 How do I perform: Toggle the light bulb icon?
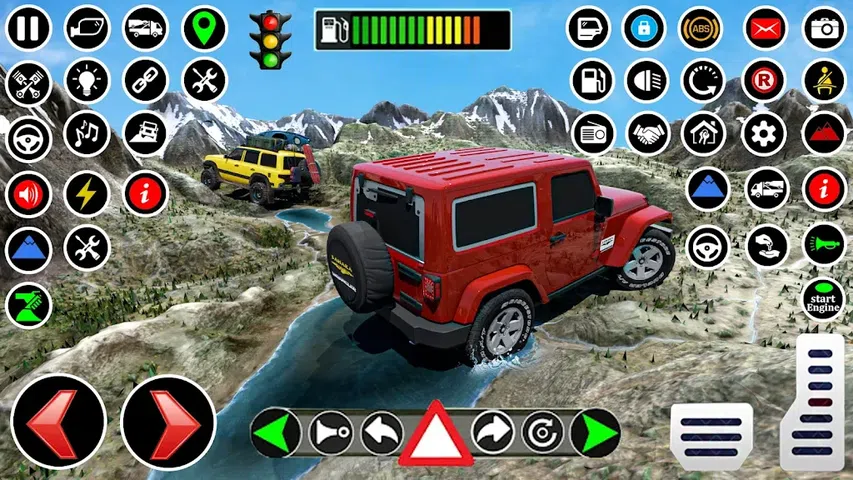pyautogui.click(x=87, y=81)
